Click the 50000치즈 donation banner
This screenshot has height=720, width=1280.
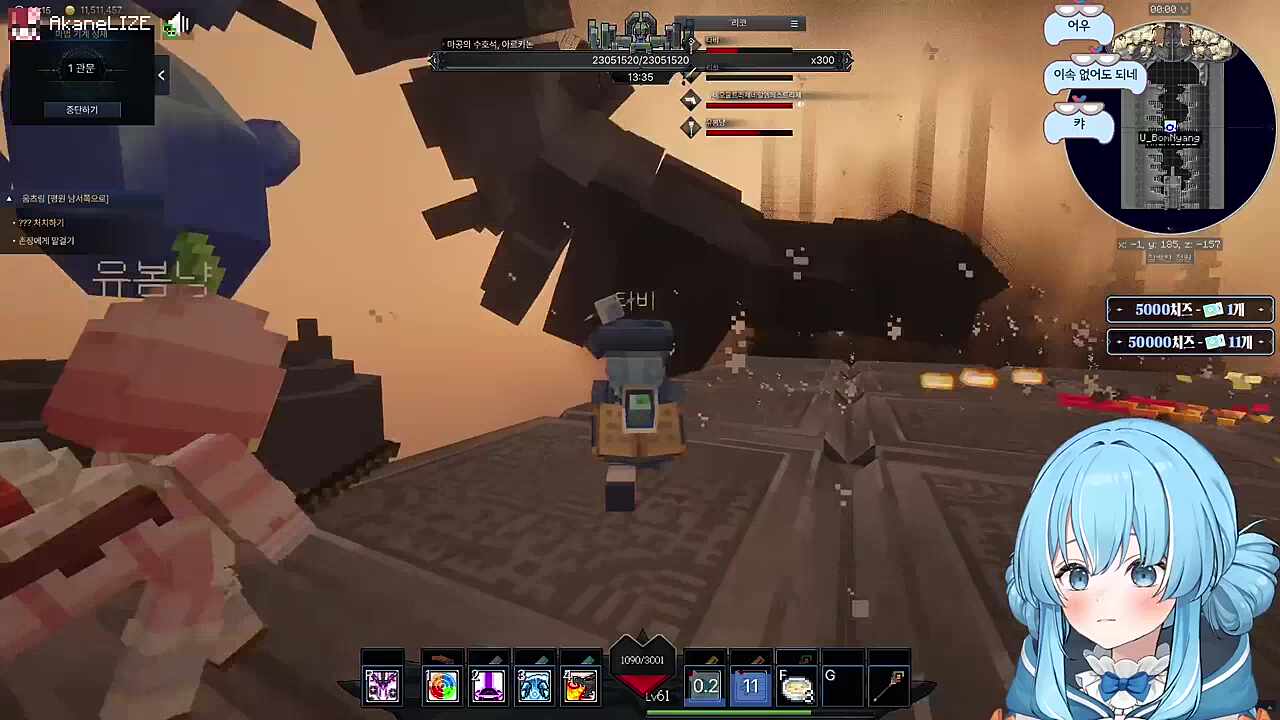point(1189,342)
